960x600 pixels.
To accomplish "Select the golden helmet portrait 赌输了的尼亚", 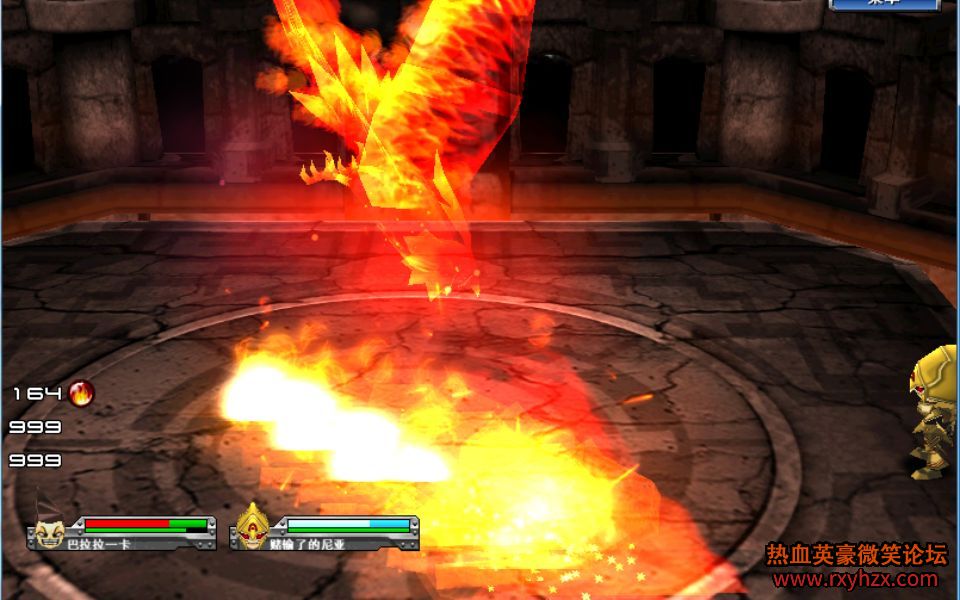I will (x=252, y=527).
